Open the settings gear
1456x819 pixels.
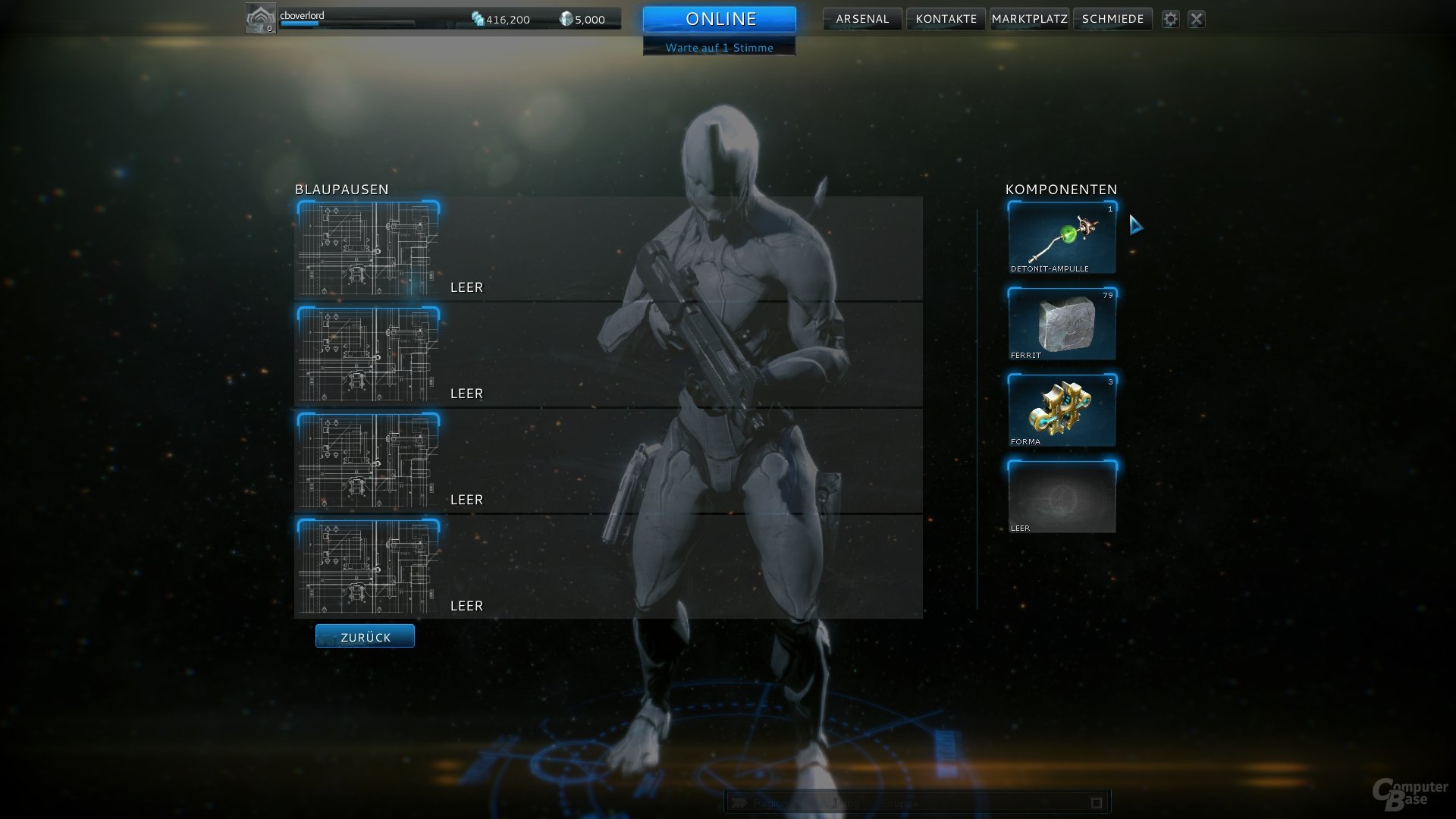[1171, 19]
